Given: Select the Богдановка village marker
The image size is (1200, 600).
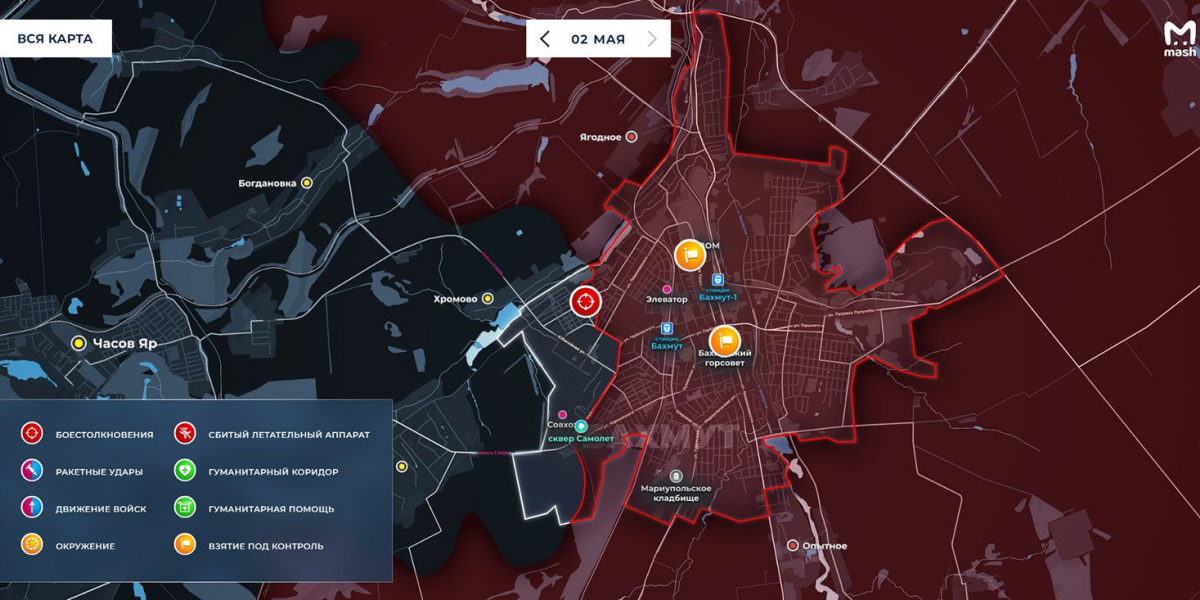Looking at the screenshot, I should [x=307, y=183].
